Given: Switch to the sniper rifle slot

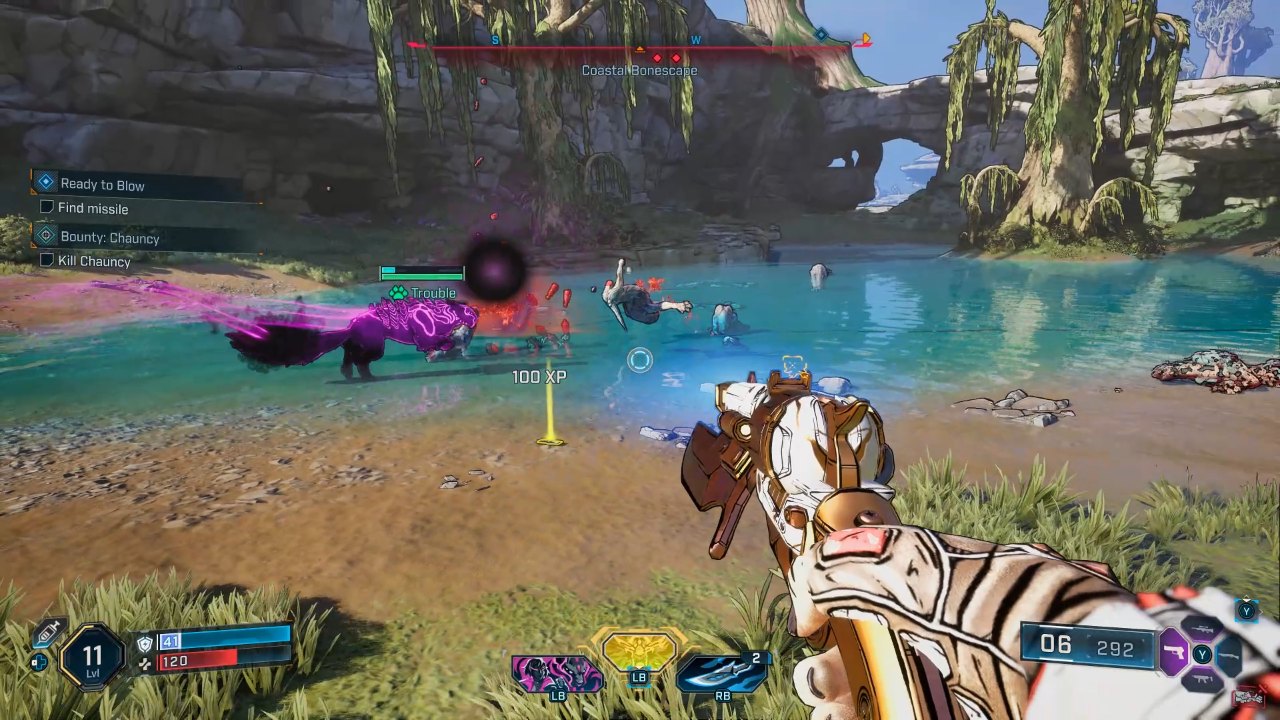Looking at the screenshot, I should click(1202, 629).
